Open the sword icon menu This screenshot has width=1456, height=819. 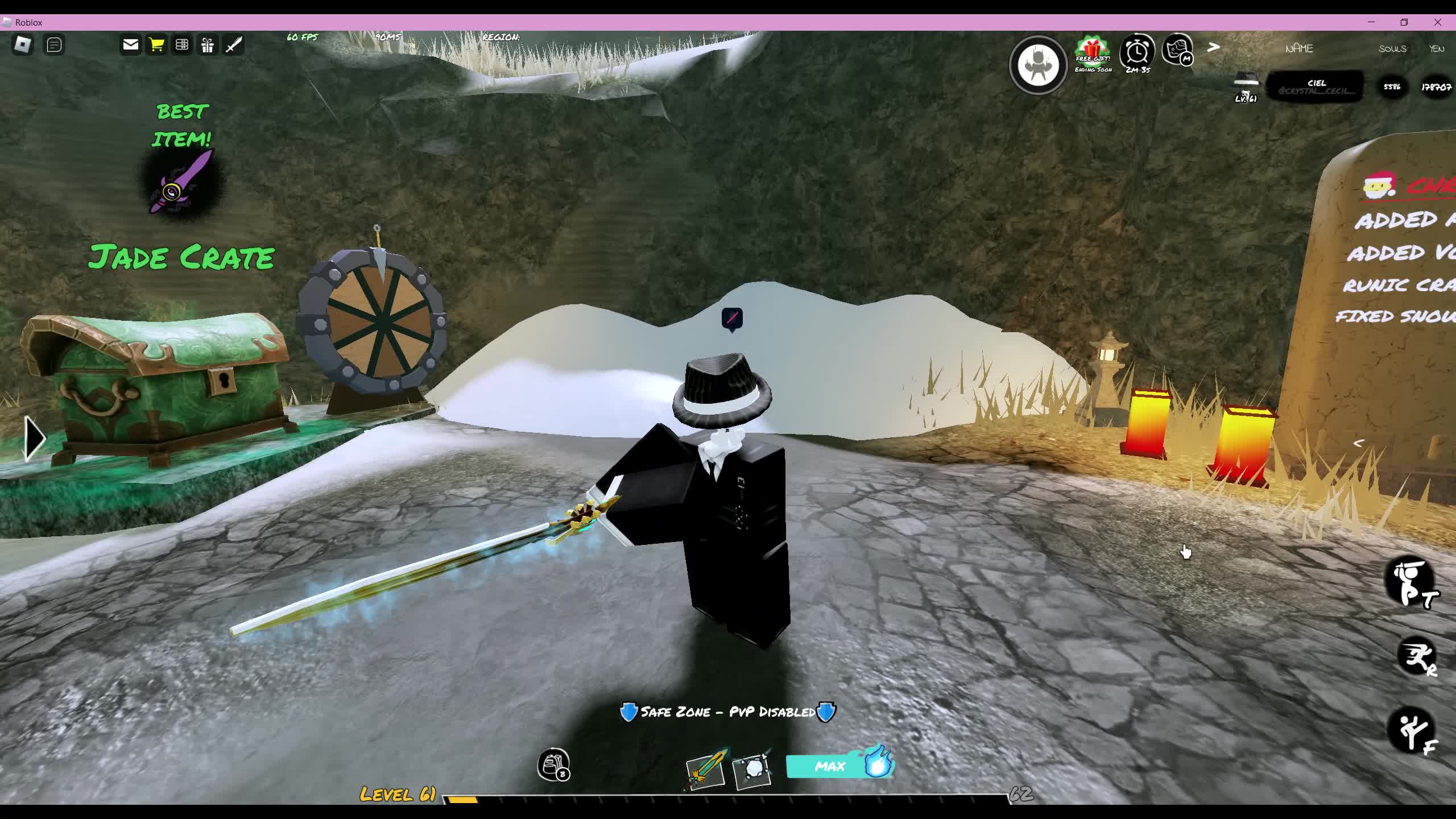(234, 44)
